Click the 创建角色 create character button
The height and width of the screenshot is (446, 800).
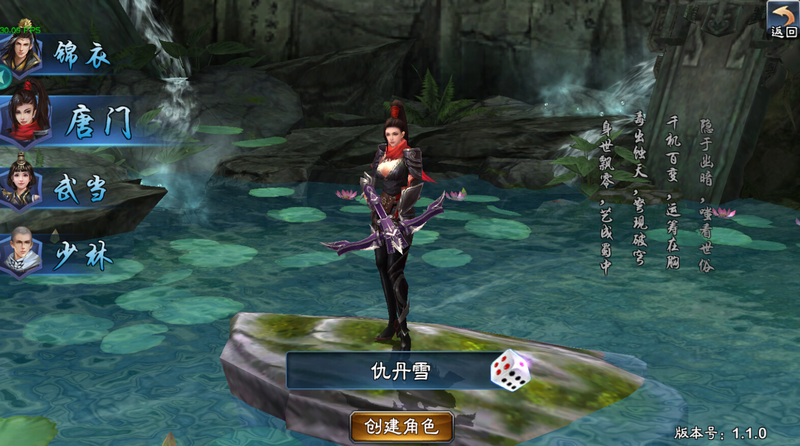pos(402,427)
